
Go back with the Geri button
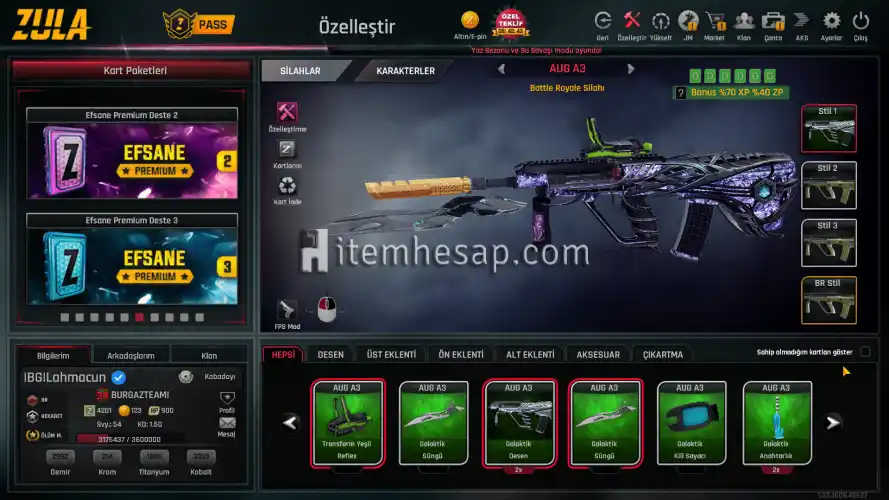point(602,23)
